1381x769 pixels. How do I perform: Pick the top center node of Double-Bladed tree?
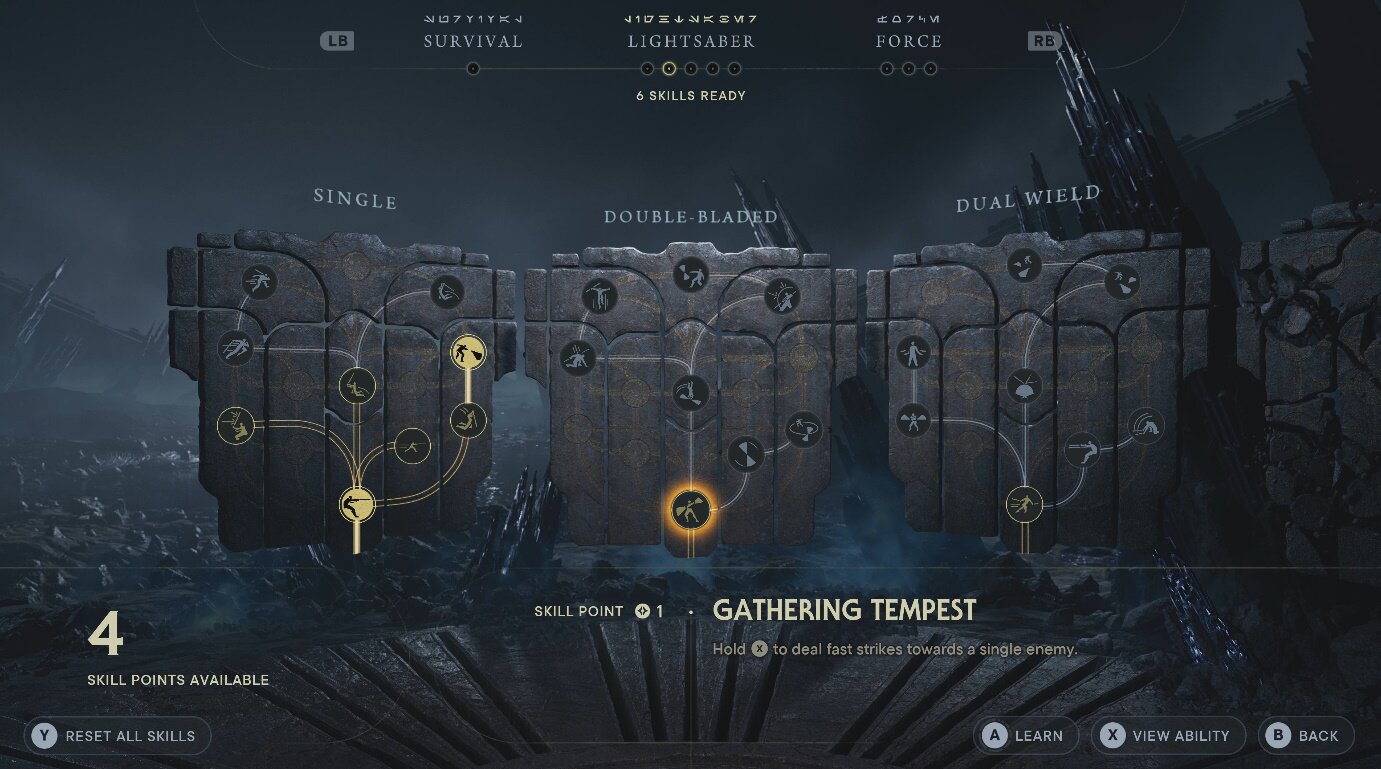690,274
